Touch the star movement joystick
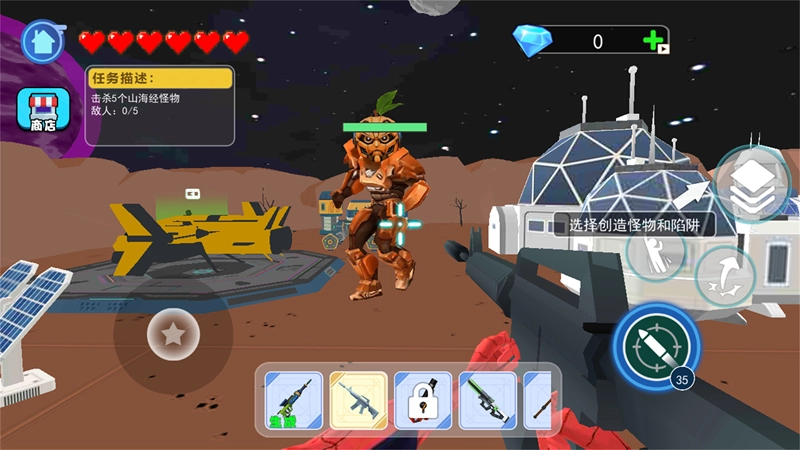 173,335
